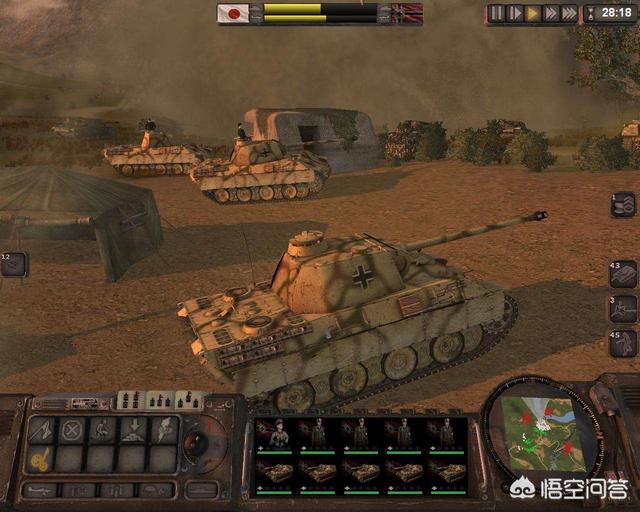Open the infantry soldier icon labeled 45
Screen dimensions: 640x512
622,343
